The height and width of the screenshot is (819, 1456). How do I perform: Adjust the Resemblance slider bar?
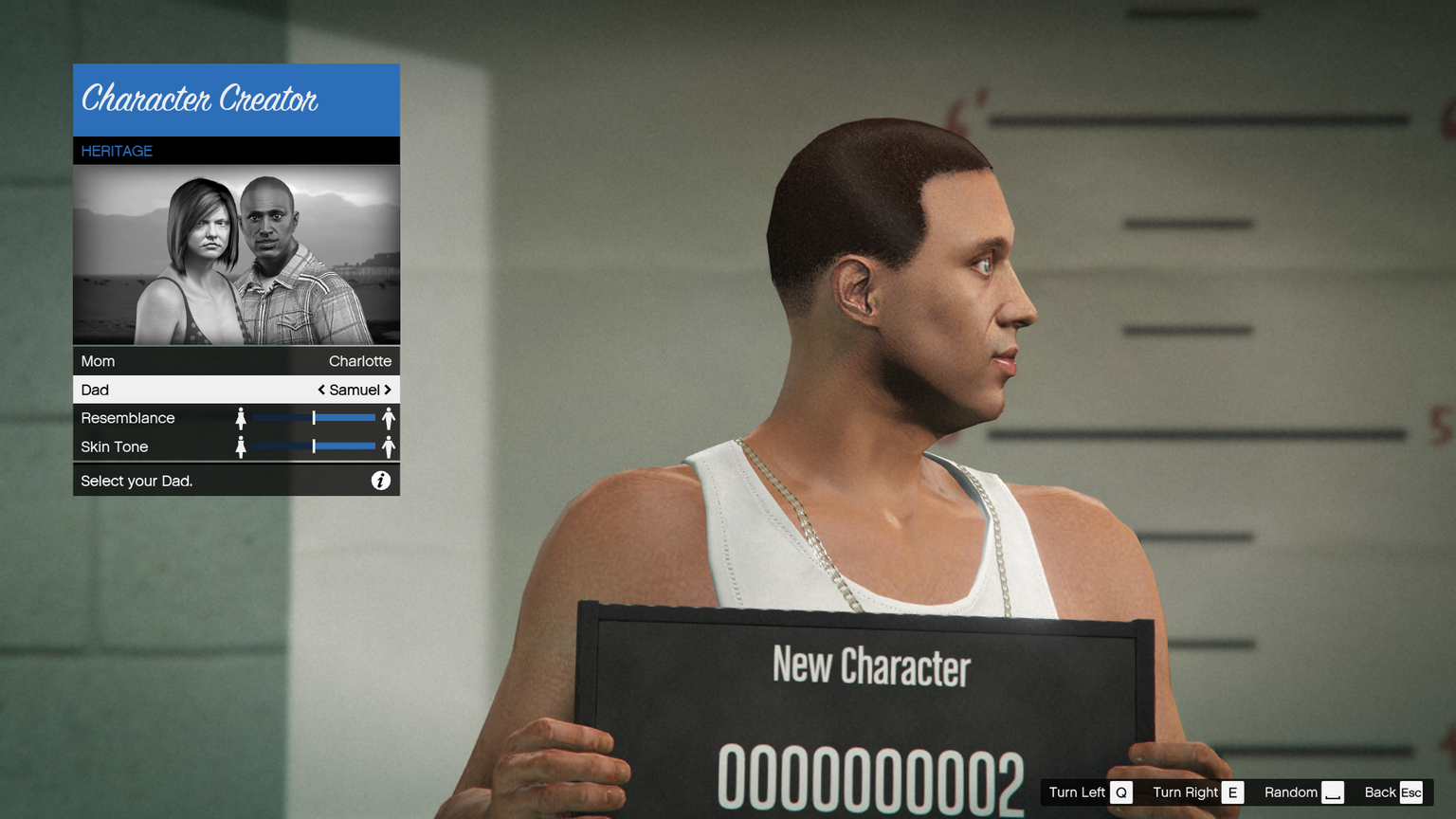(x=314, y=418)
